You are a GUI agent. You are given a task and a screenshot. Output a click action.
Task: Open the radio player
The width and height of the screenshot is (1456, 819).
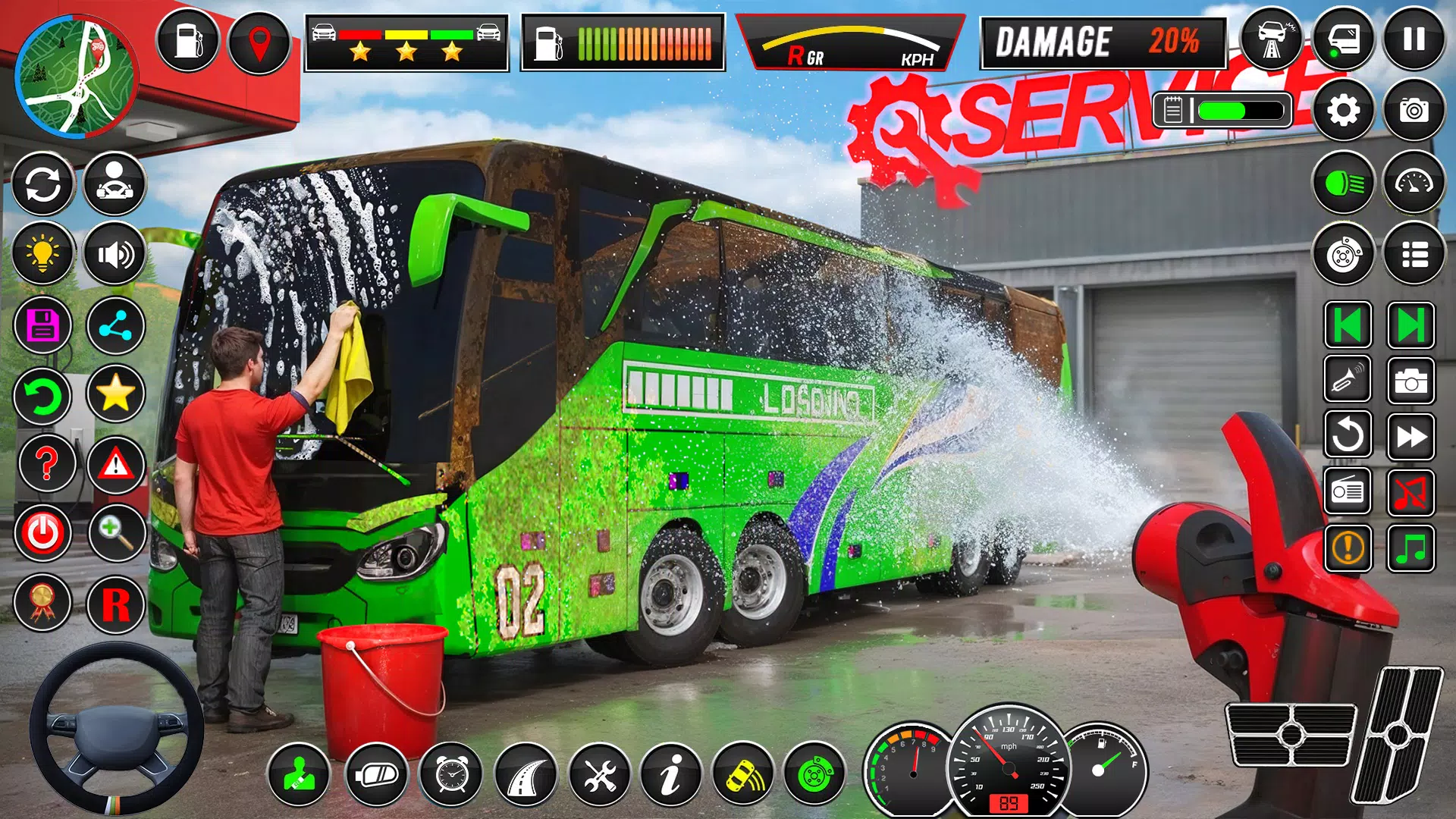(1348, 490)
